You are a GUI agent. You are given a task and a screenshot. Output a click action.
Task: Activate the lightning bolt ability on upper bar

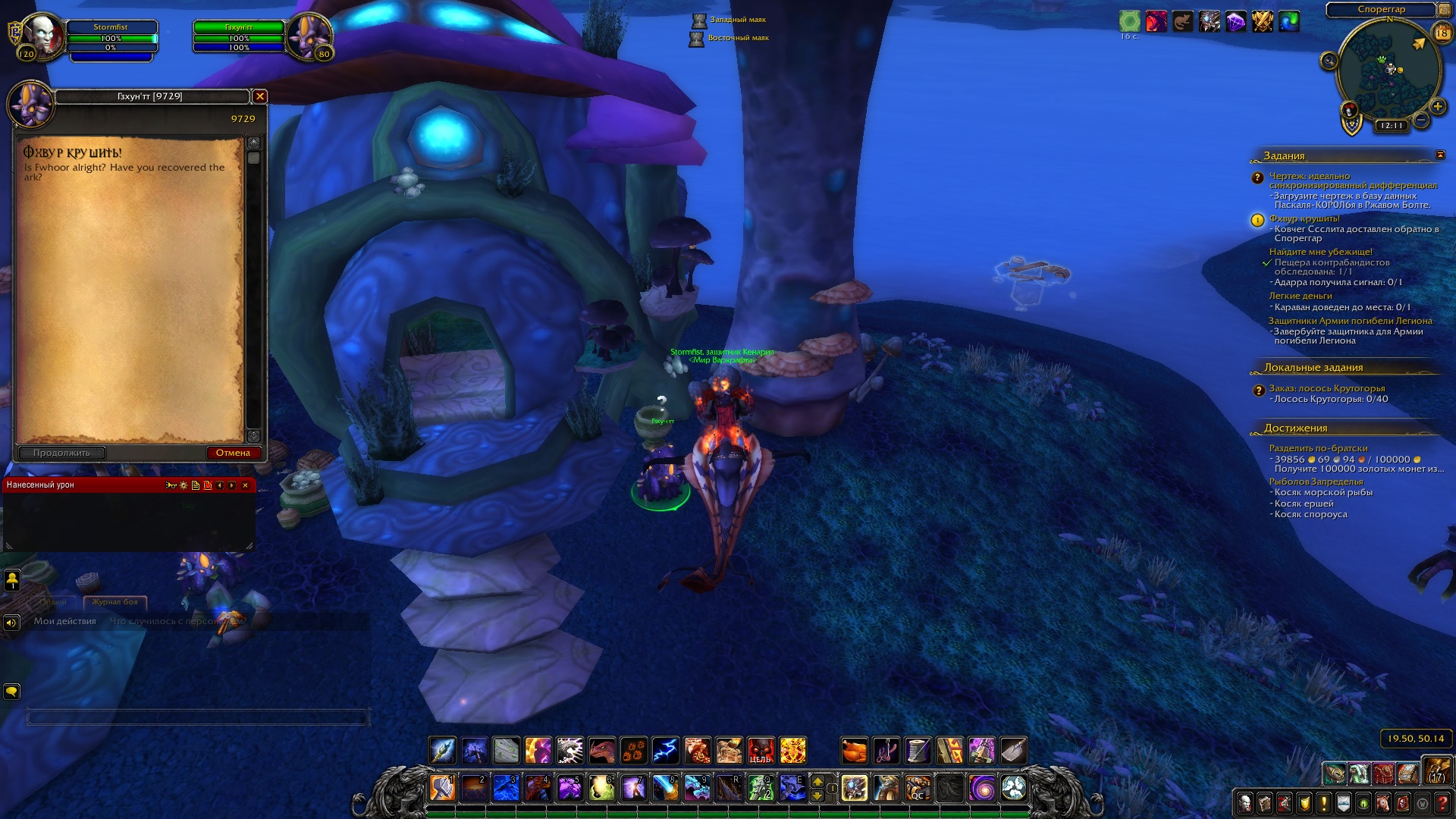tap(665, 751)
